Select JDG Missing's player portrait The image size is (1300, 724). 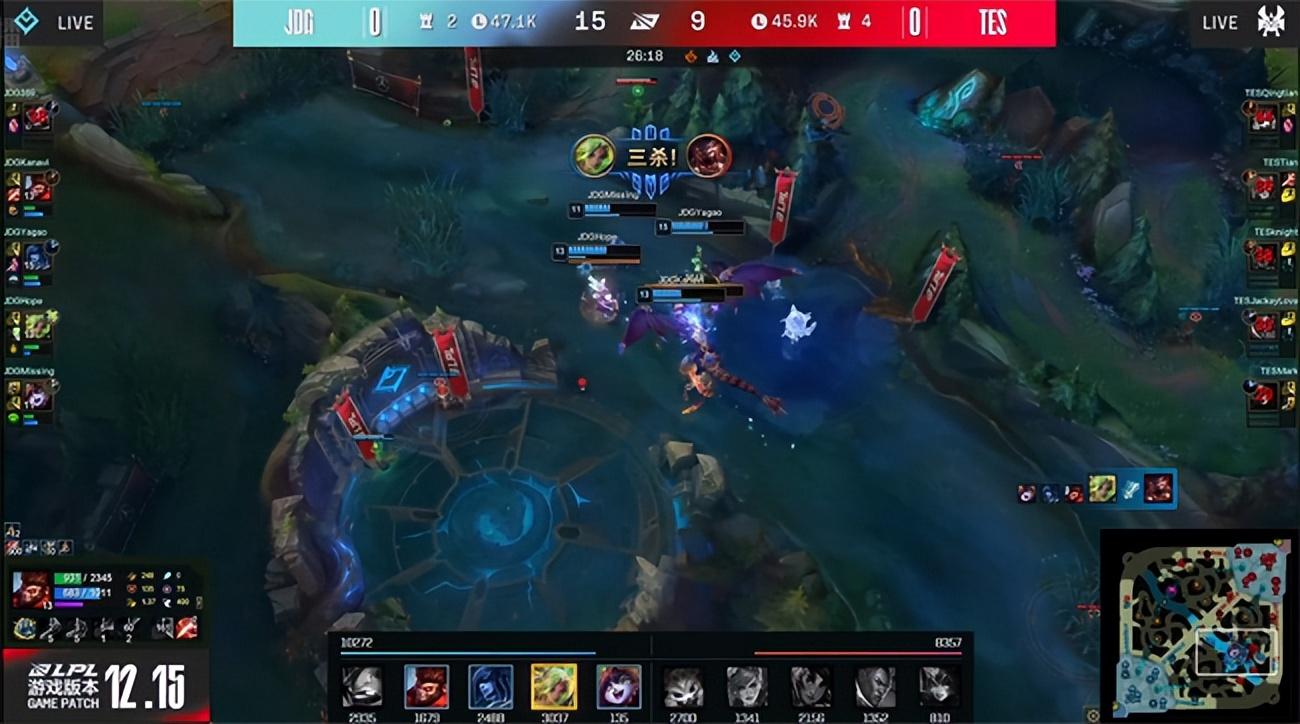37,397
